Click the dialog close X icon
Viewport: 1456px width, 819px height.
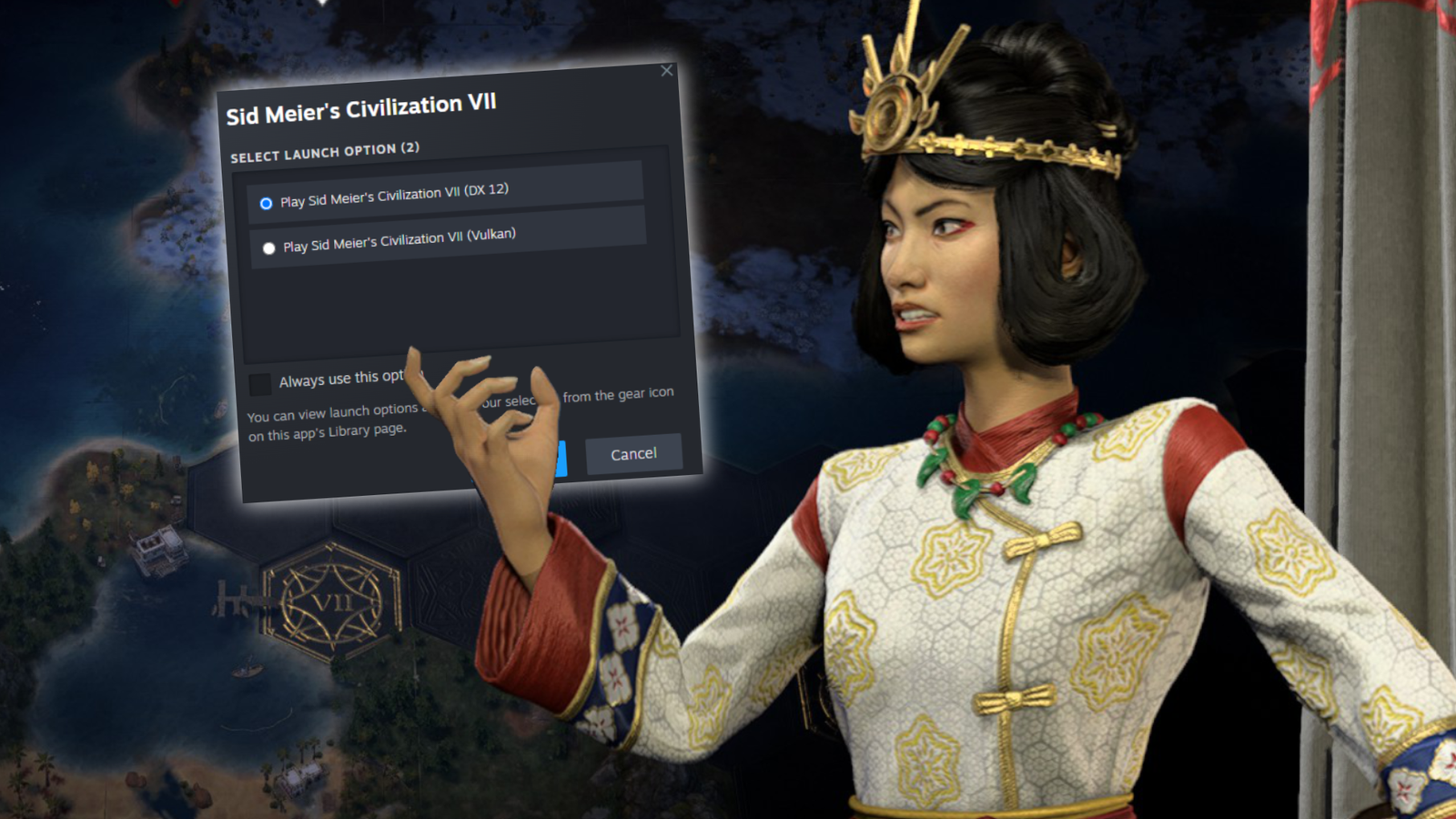click(667, 70)
